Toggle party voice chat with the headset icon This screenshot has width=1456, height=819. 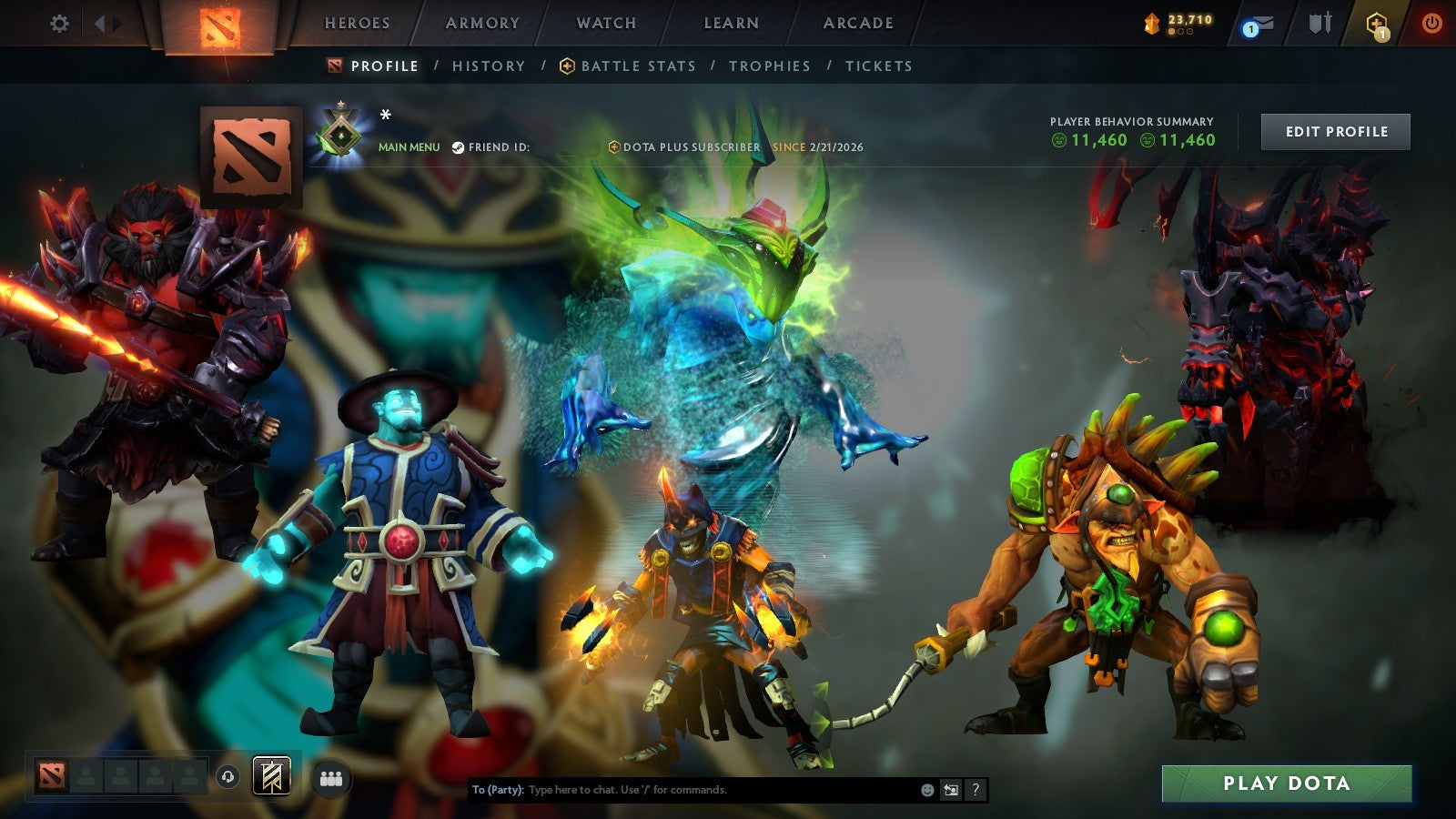227,775
